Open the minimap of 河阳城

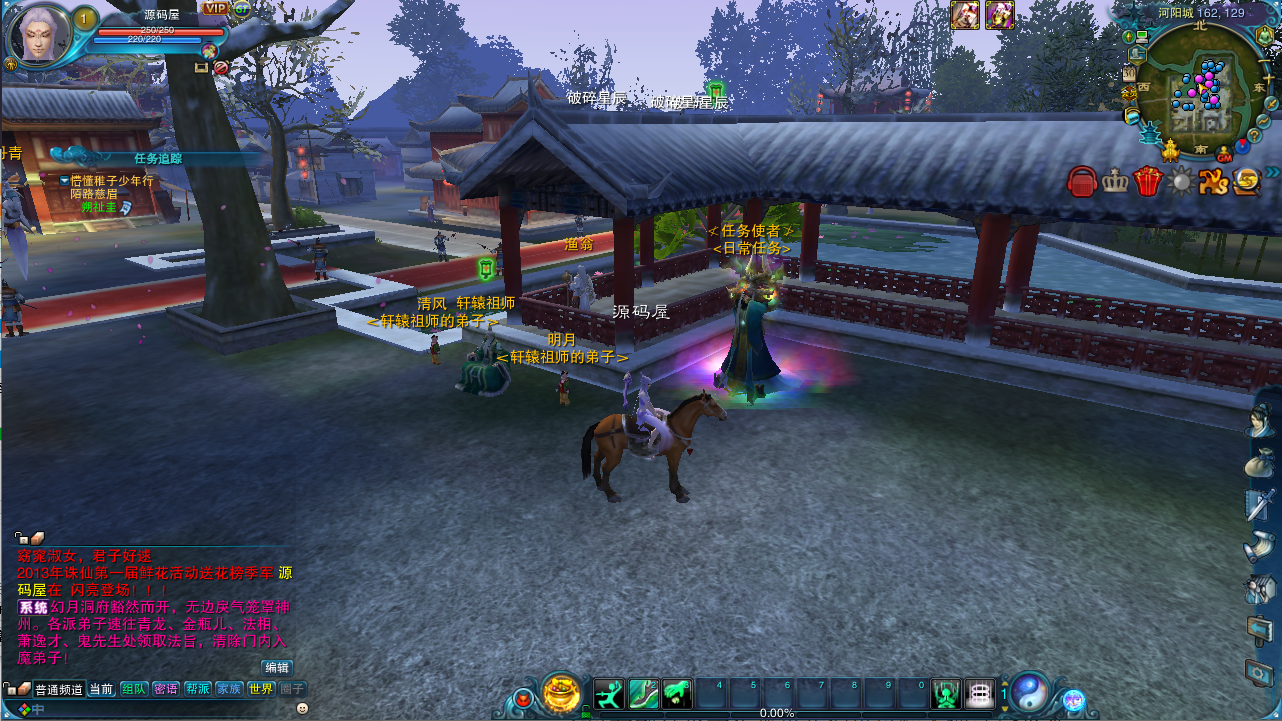point(1200,88)
